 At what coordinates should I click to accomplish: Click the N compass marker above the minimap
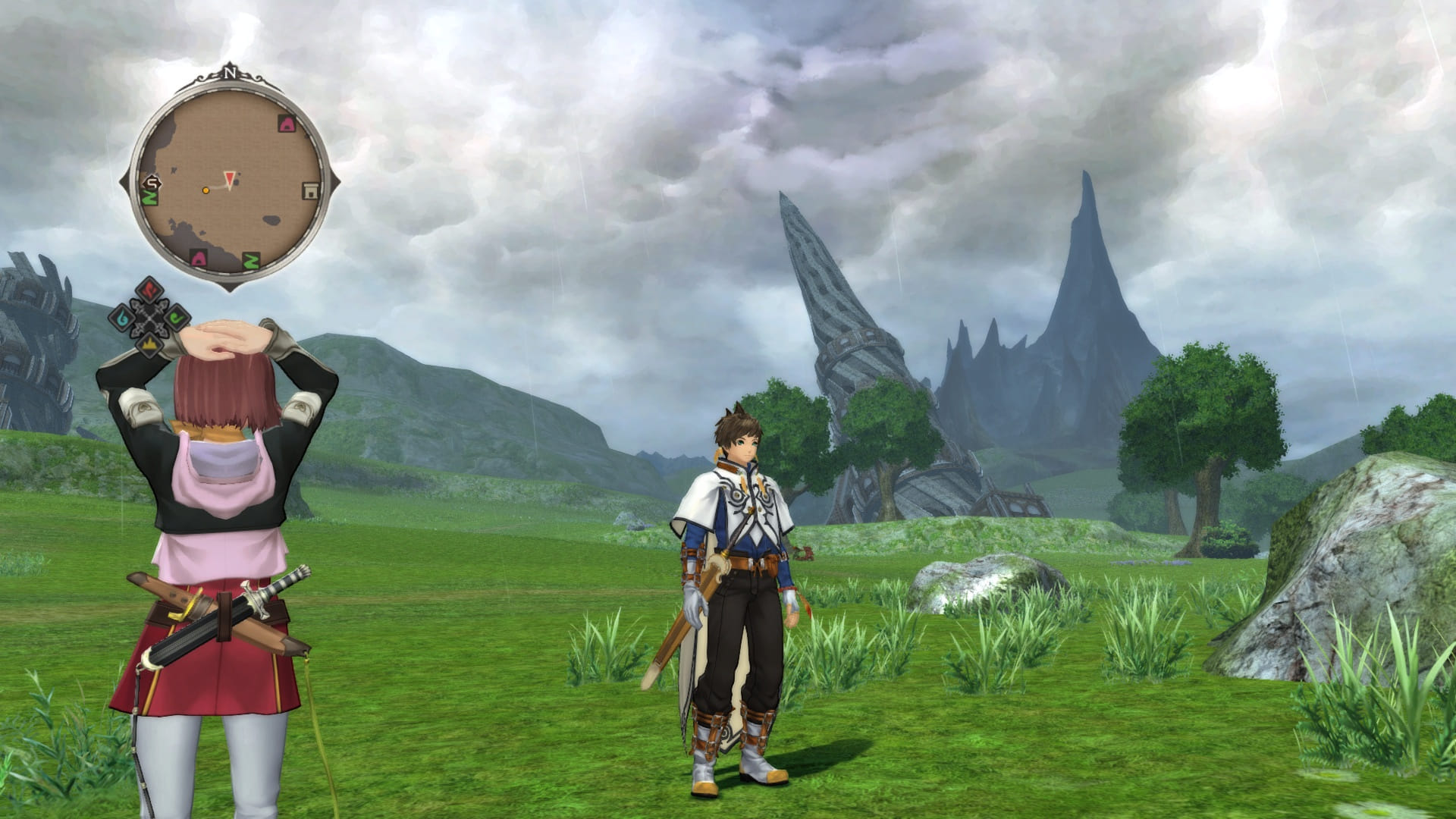point(229,74)
